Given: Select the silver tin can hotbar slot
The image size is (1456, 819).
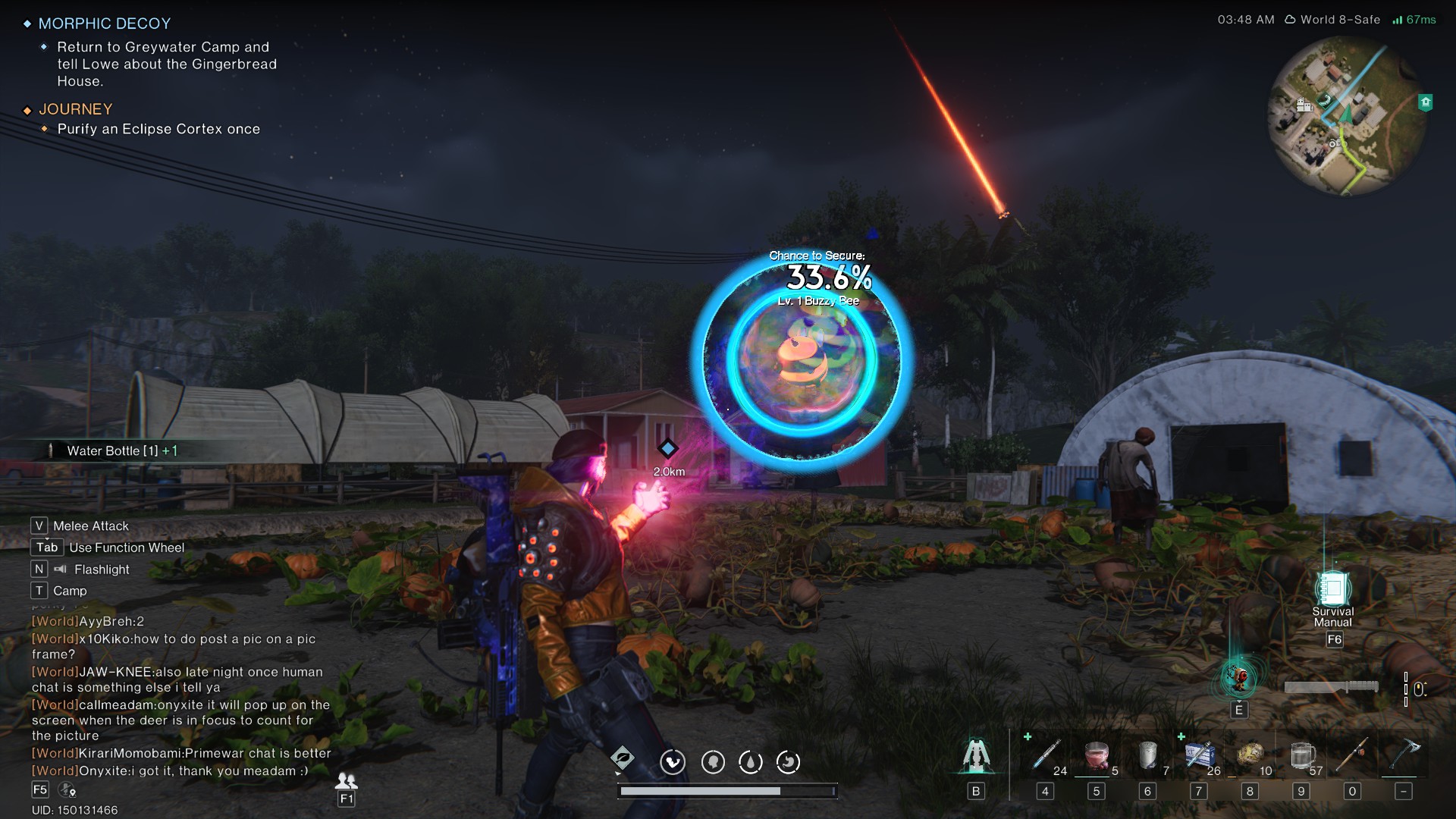Looking at the screenshot, I should coord(1148,755).
